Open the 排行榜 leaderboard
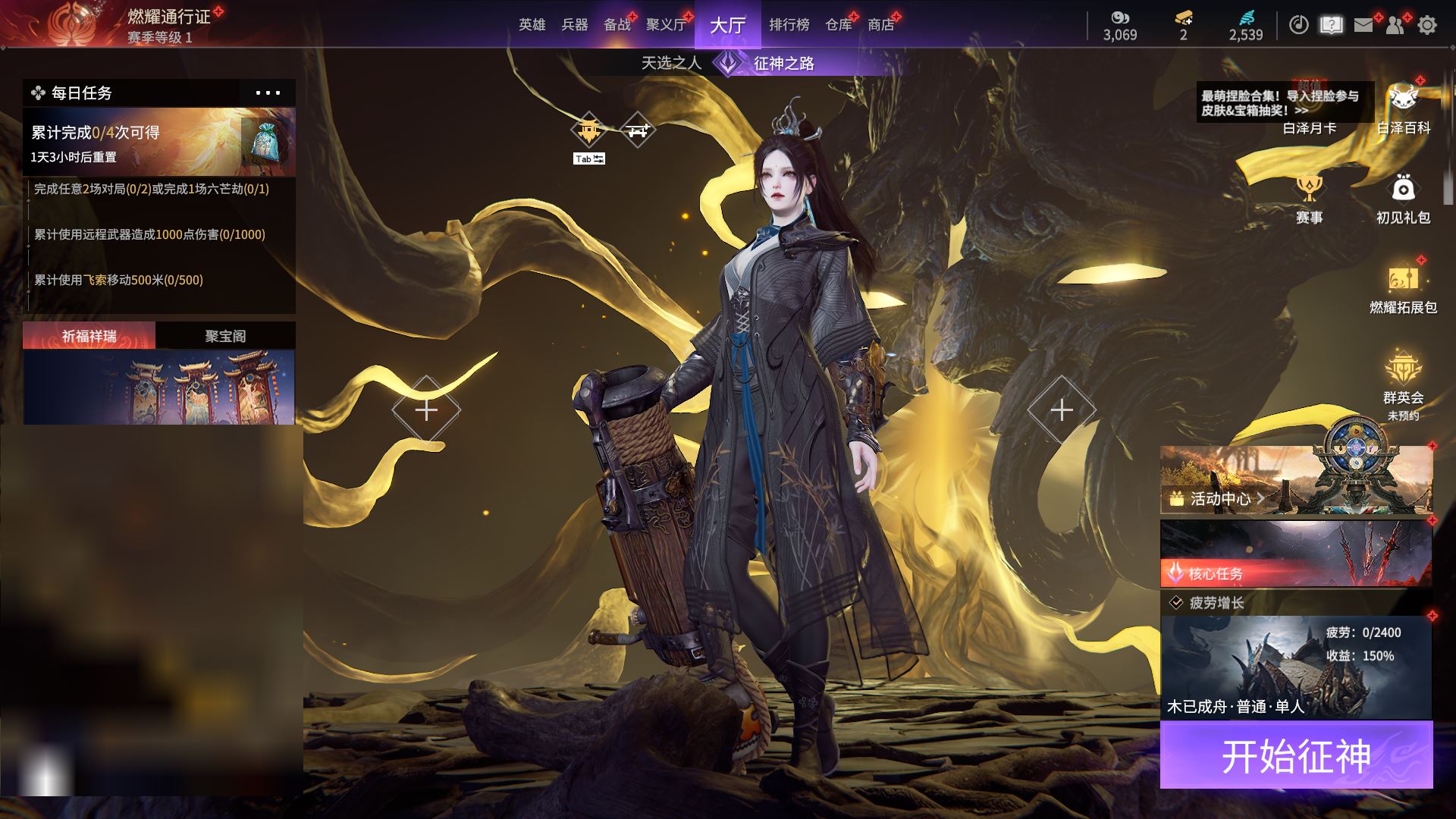Viewport: 1456px width, 819px height. tap(789, 25)
